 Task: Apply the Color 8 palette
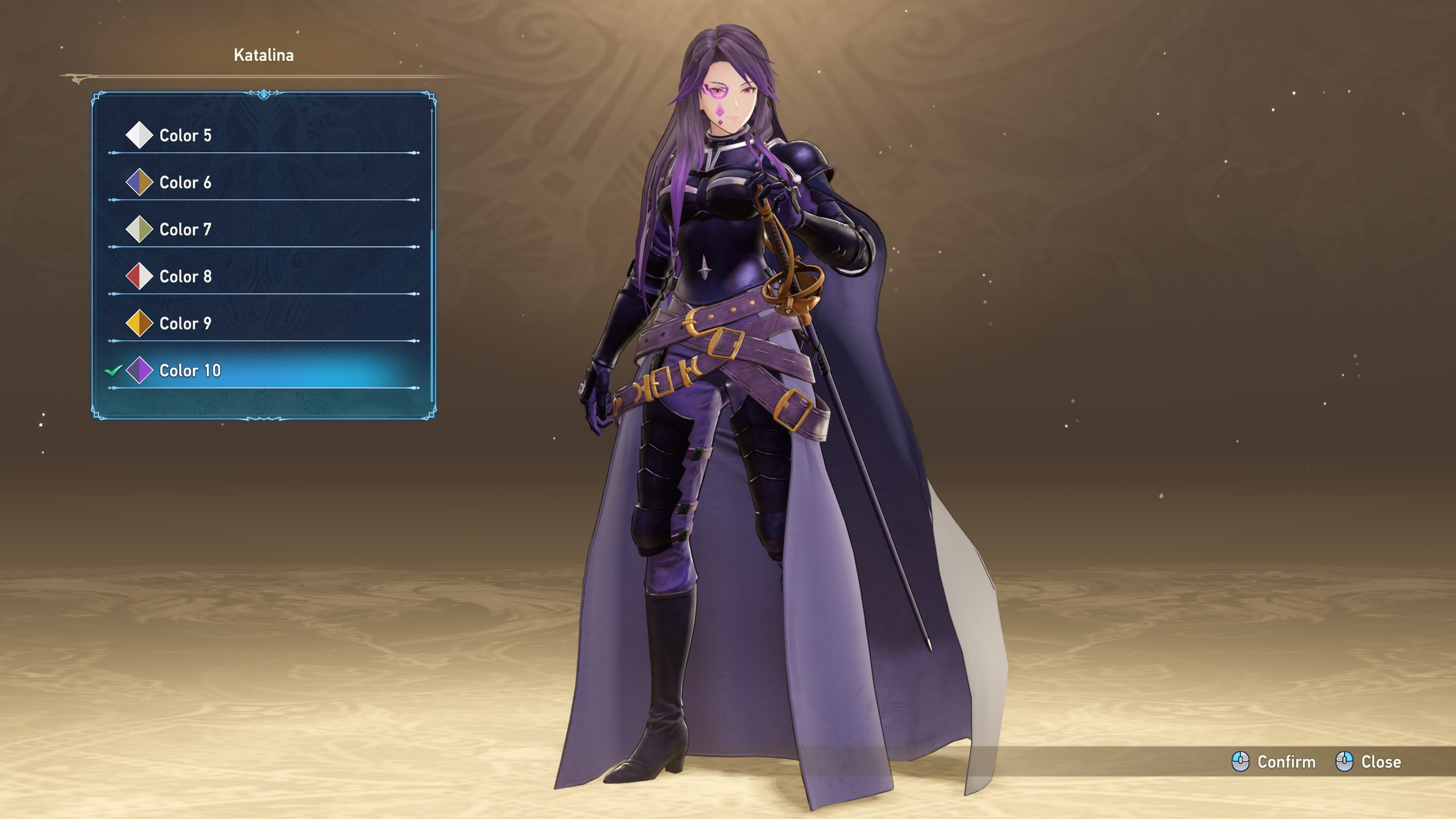(185, 277)
